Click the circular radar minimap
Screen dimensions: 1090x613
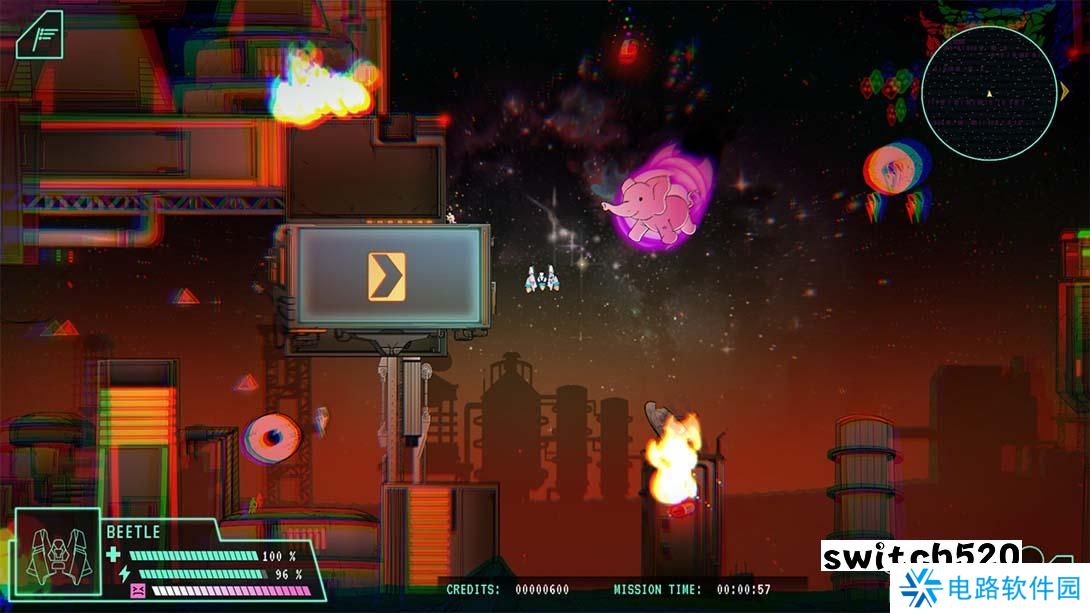(x=988, y=93)
